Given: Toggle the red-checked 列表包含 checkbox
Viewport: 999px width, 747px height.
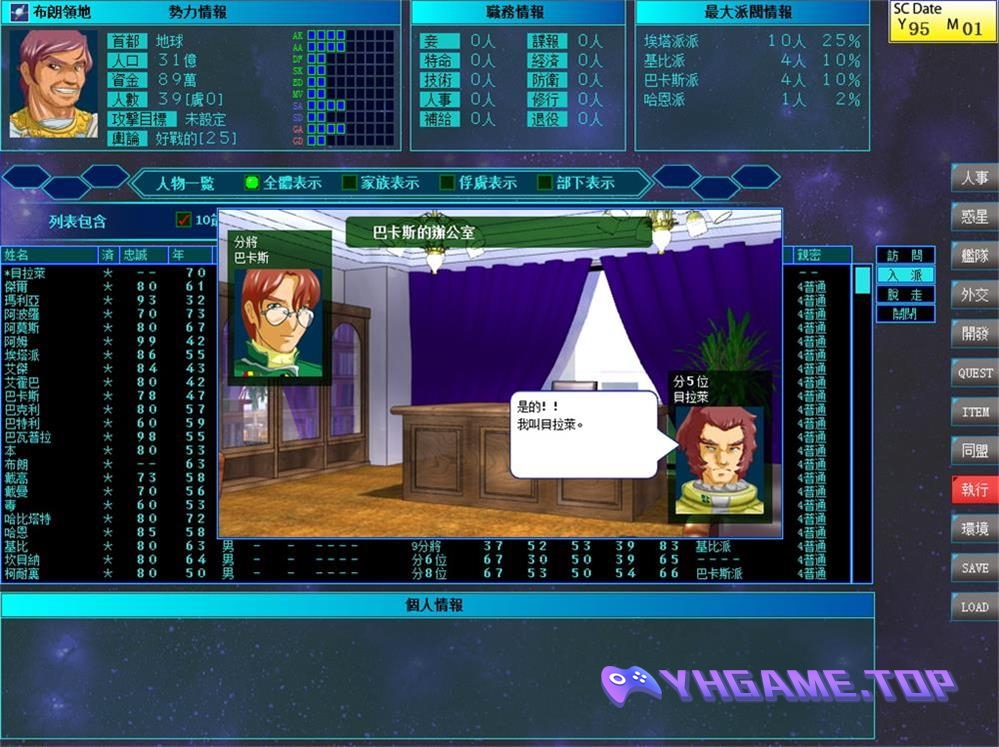Looking at the screenshot, I should [x=183, y=220].
